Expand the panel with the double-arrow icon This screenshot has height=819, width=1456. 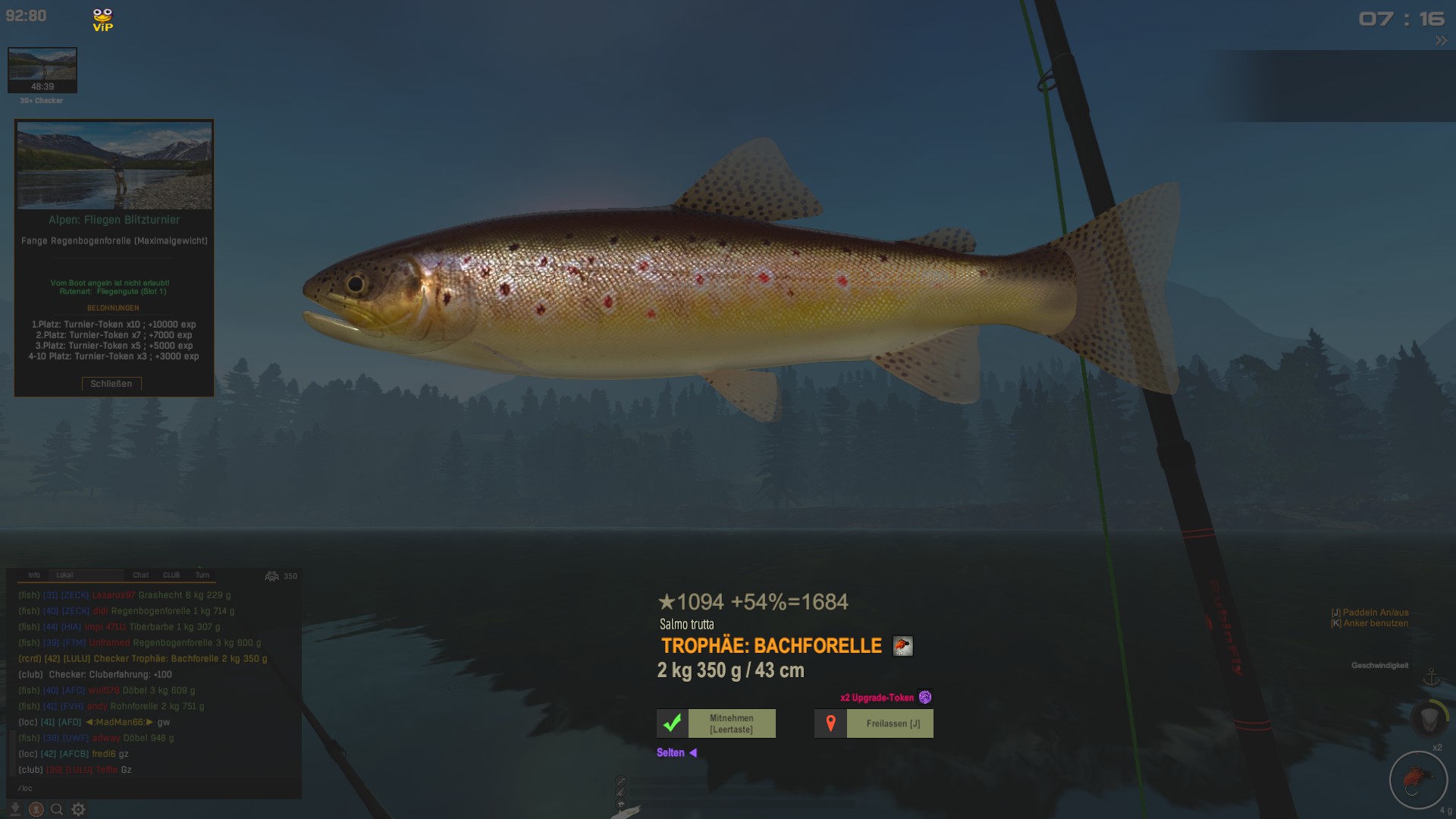[1441, 41]
